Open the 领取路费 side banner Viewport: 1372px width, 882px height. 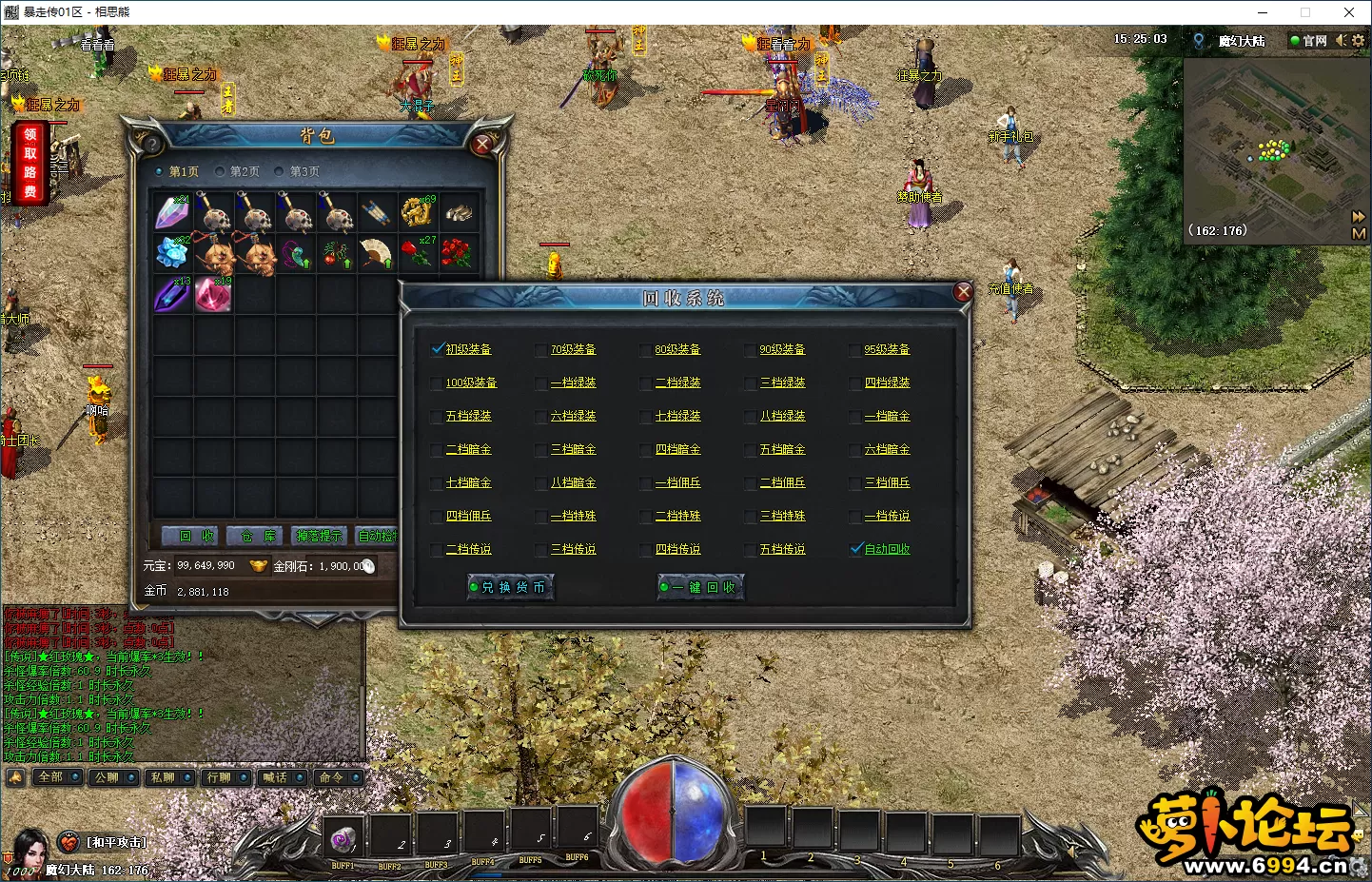pyautogui.click(x=30, y=163)
